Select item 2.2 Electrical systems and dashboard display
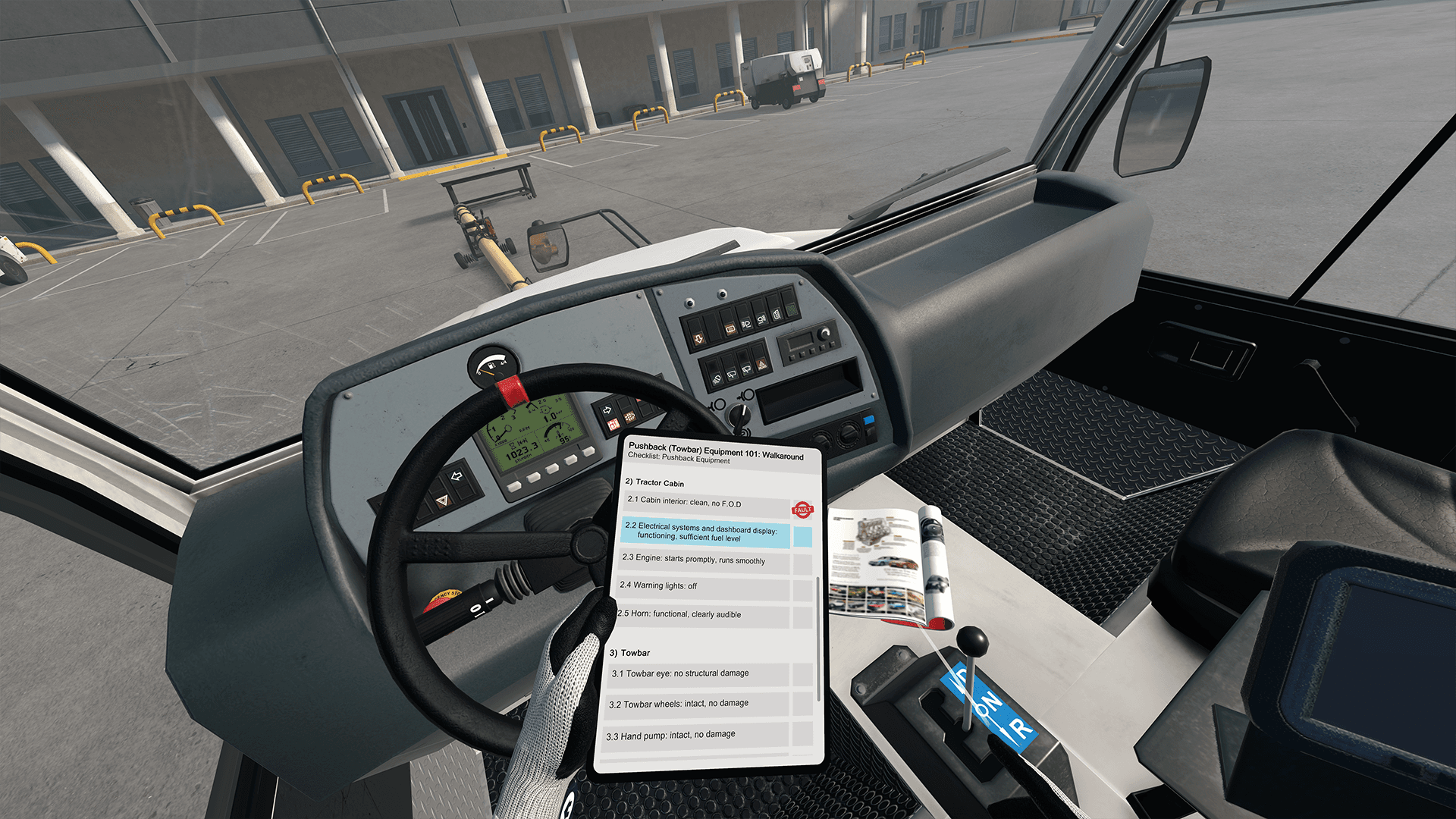This screenshot has width=1456, height=819. pyautogui.click(x=704, y=532)
